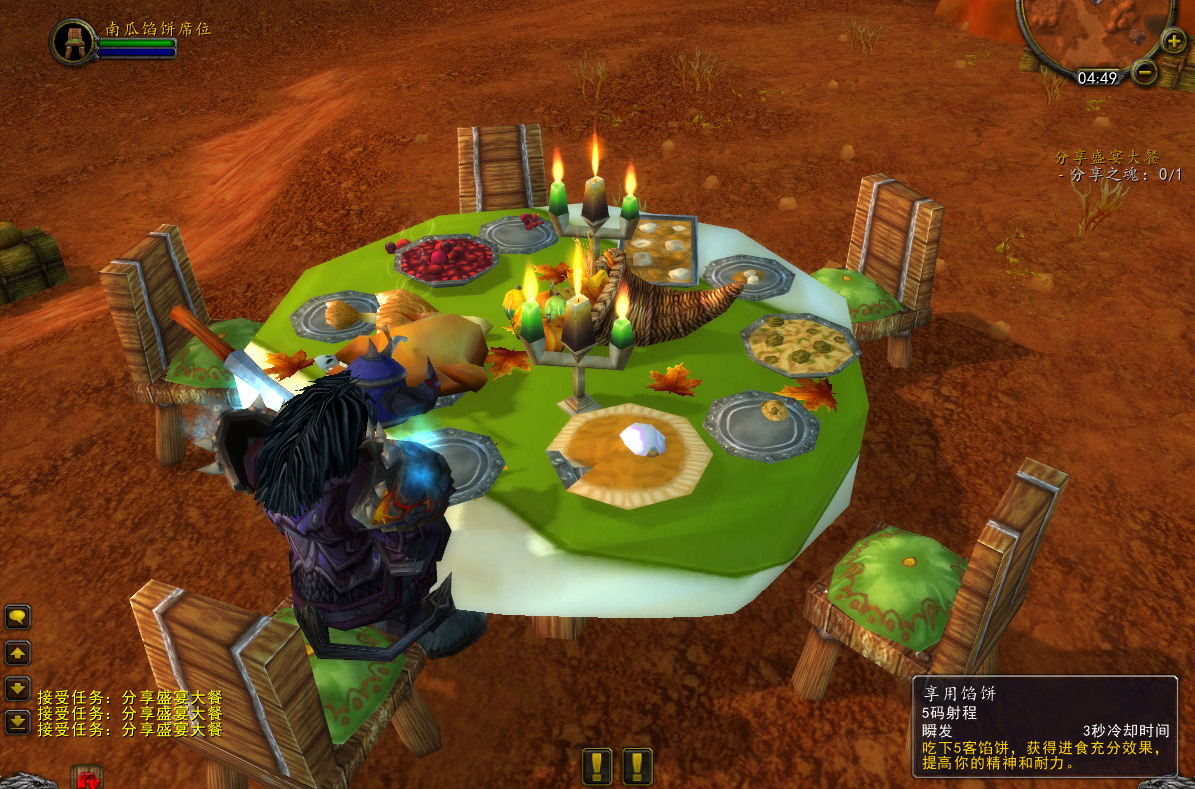
Task: Zoom in the minimap with plus button
Action: pyautogui.click(x=1173, y=41)
